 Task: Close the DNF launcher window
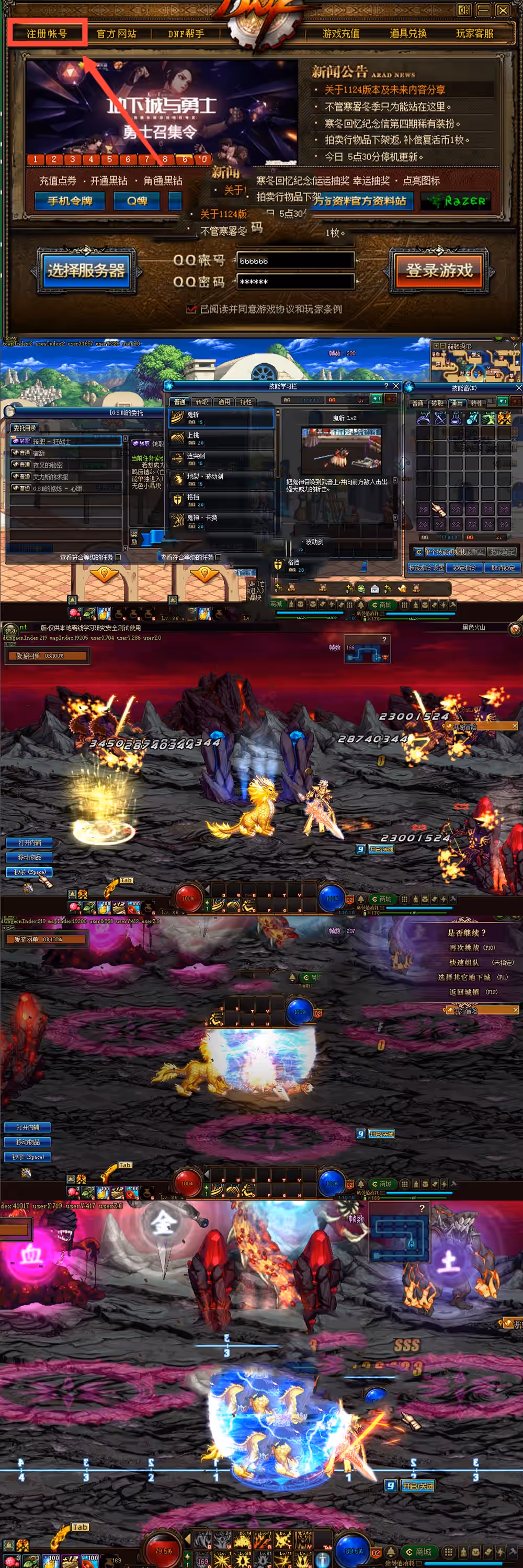click(x=503, y=10)
